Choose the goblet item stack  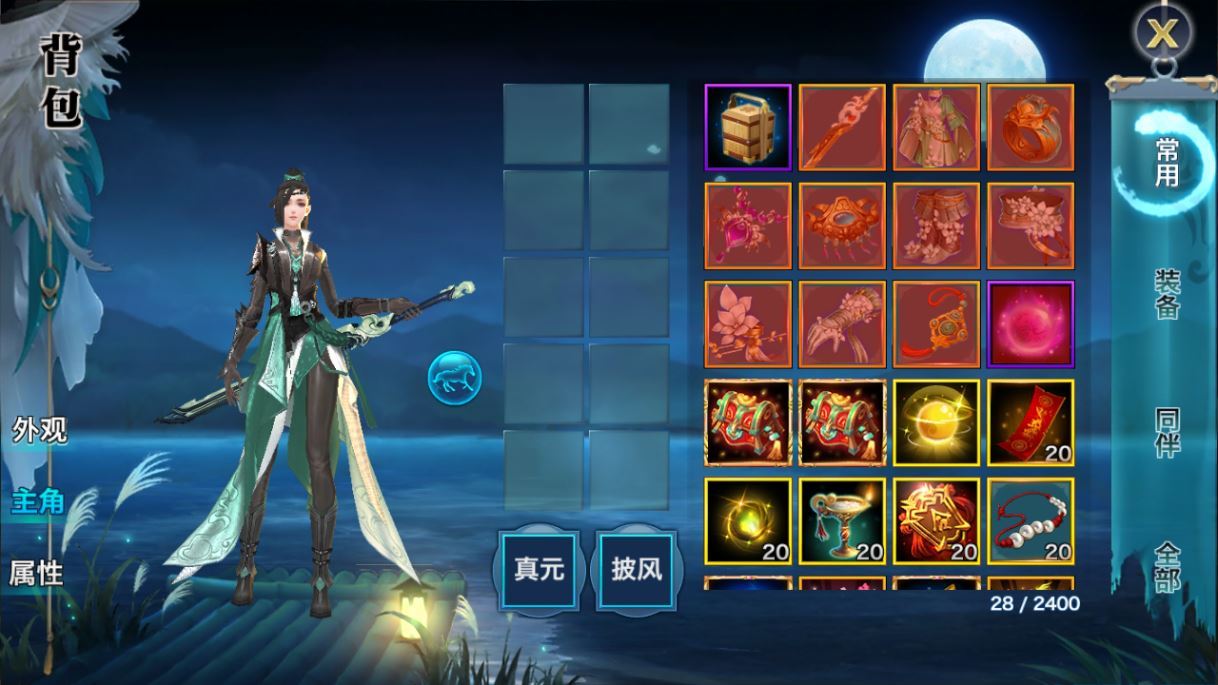coord(842,520)
